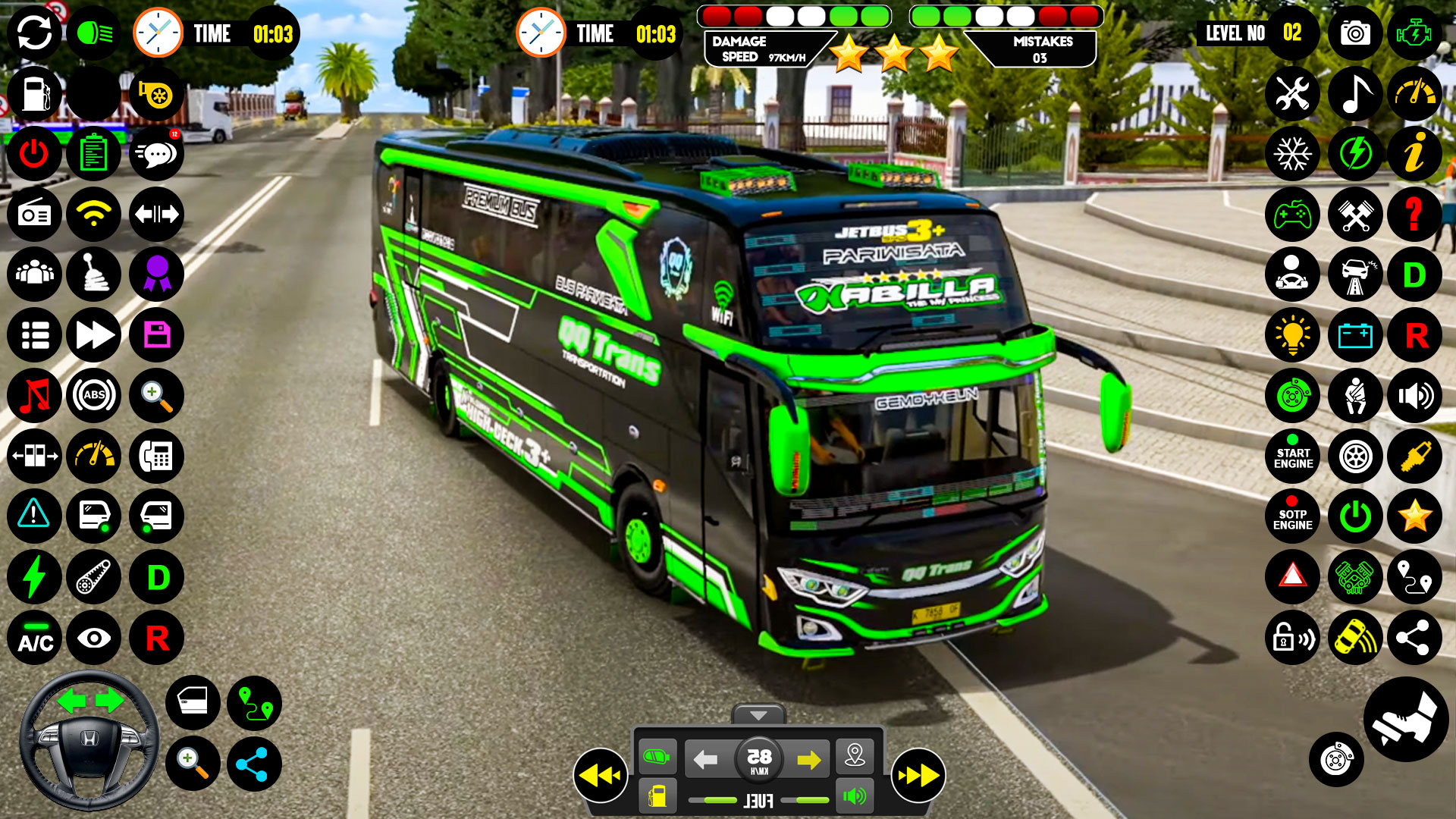1456x819 pixels.
Task: Open help with the red question mark
Action: 1414,215
